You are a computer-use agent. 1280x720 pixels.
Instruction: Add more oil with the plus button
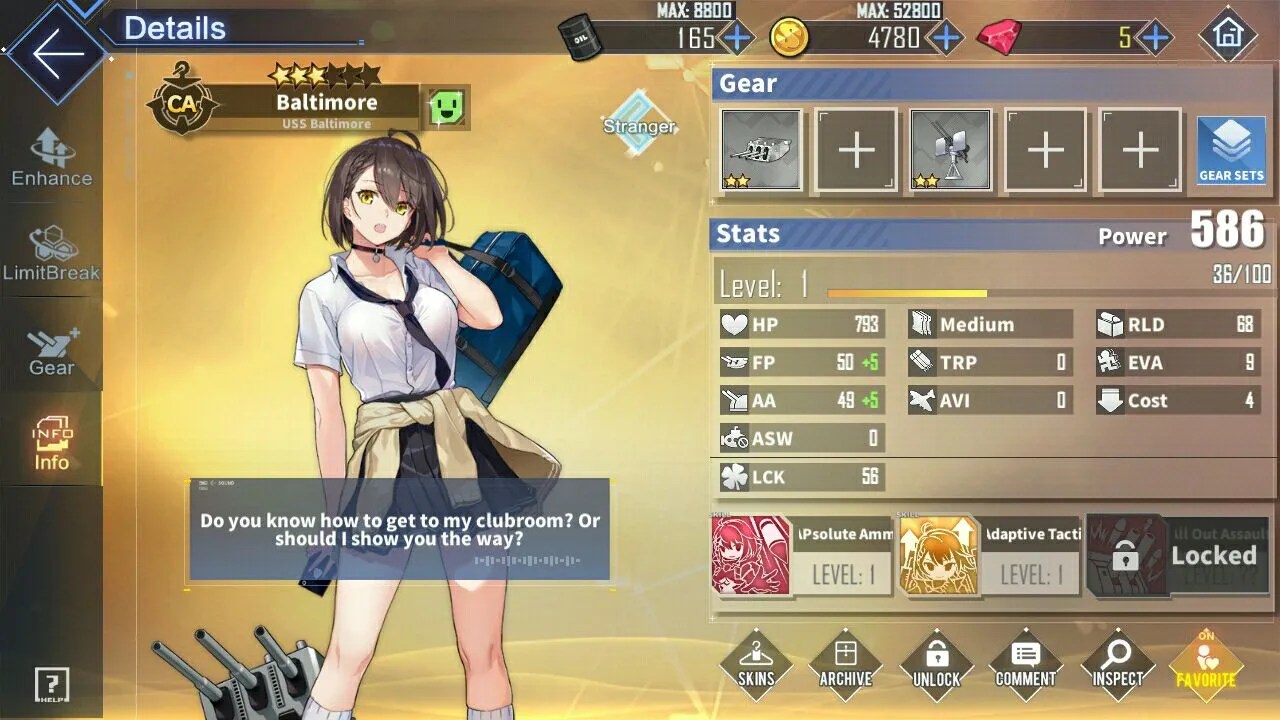coord(737,38)
